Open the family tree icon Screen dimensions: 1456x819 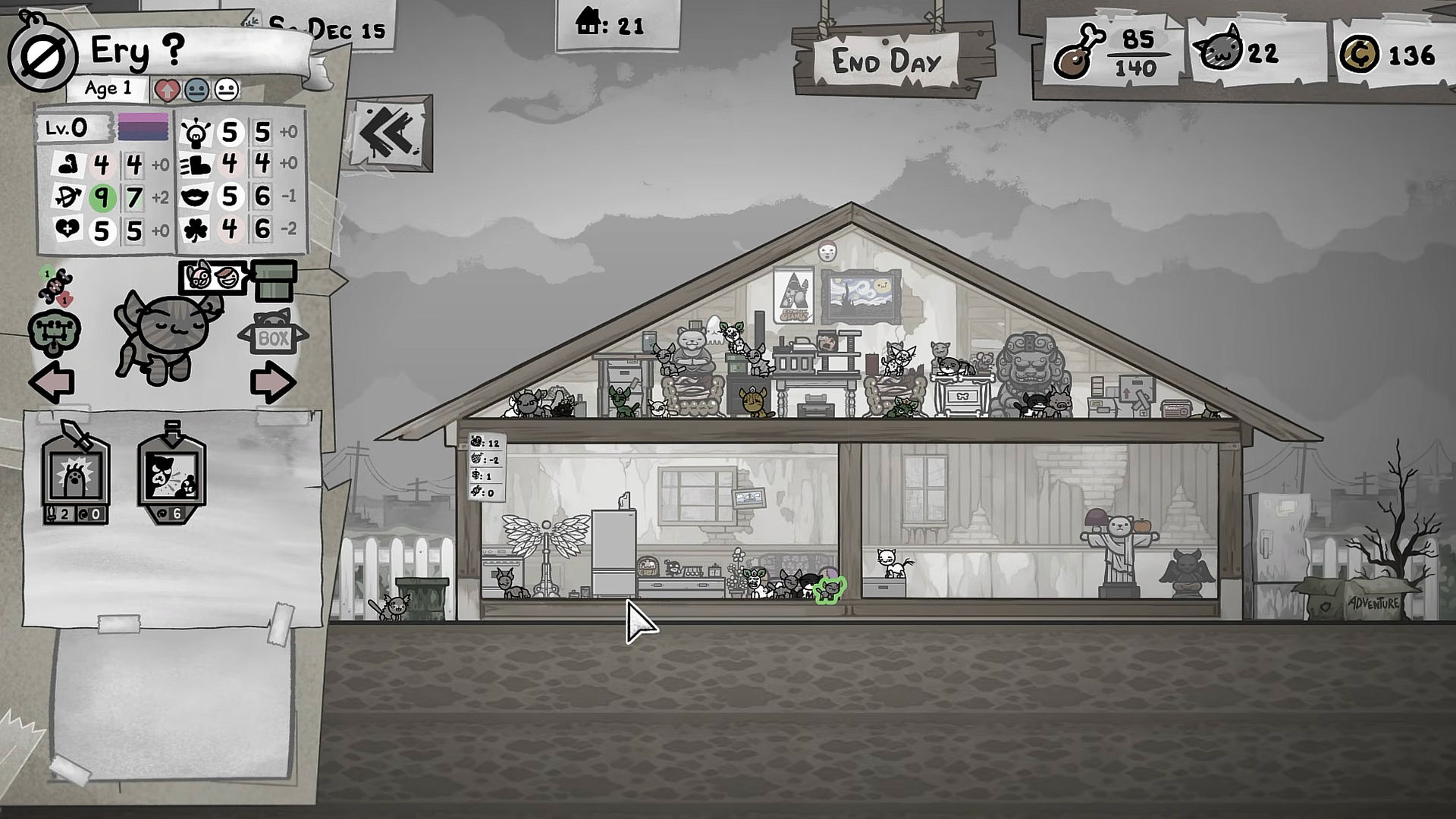point(54,334)
